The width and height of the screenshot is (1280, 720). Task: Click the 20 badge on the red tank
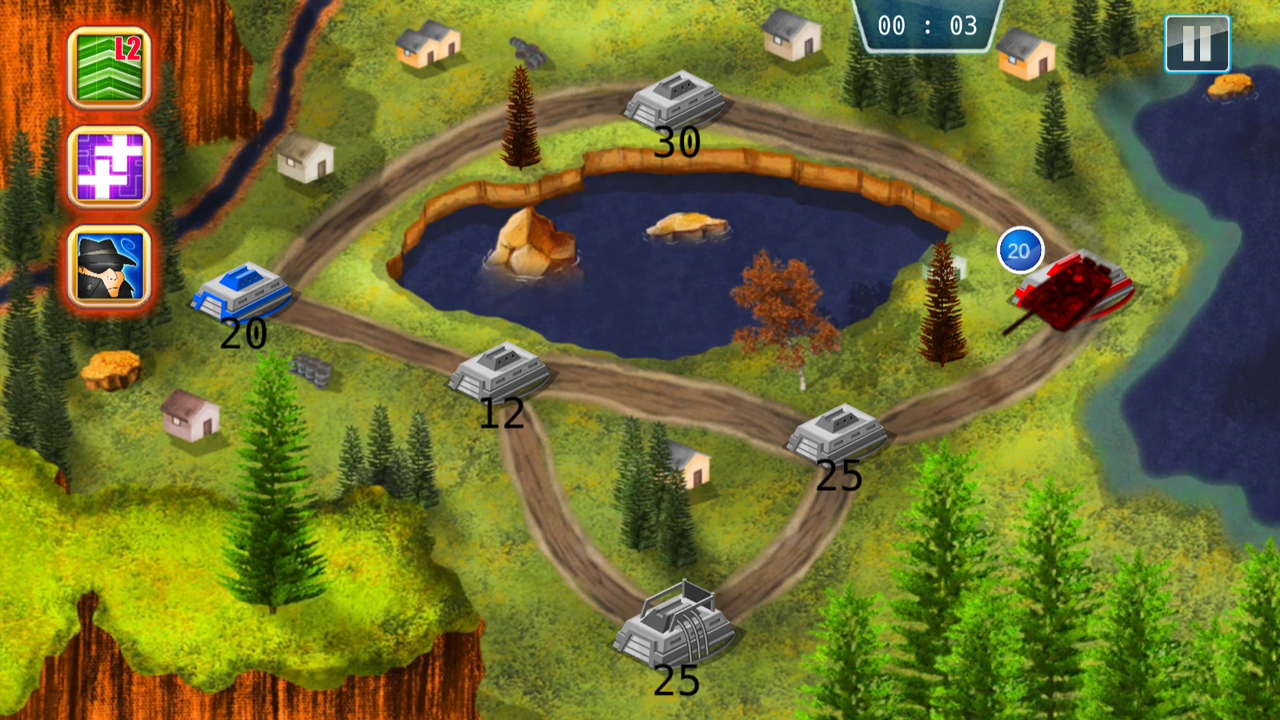click(x=1018, y=252)
